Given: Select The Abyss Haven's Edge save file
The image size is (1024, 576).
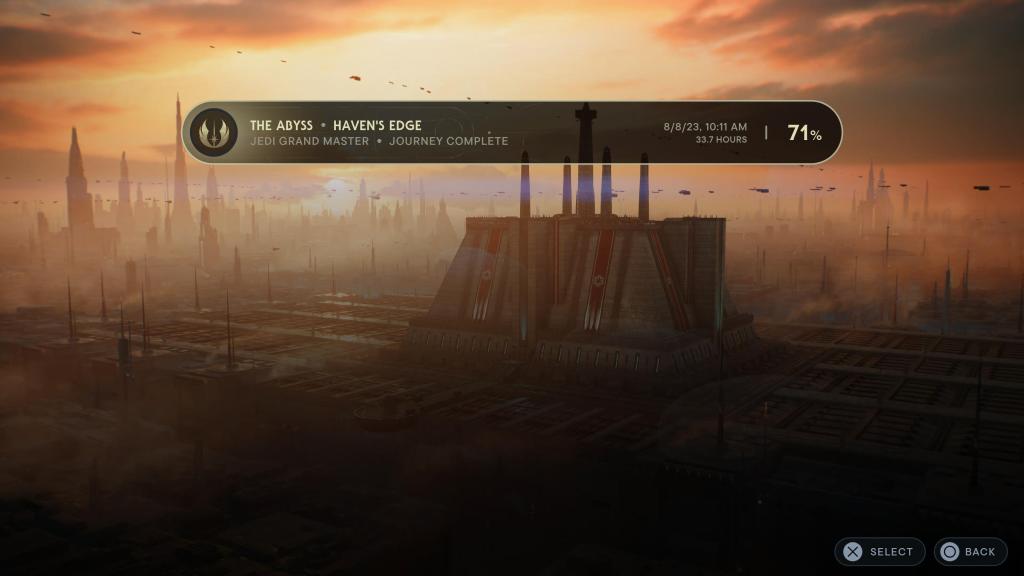Looking at the screenshot, I should point(511,132).
